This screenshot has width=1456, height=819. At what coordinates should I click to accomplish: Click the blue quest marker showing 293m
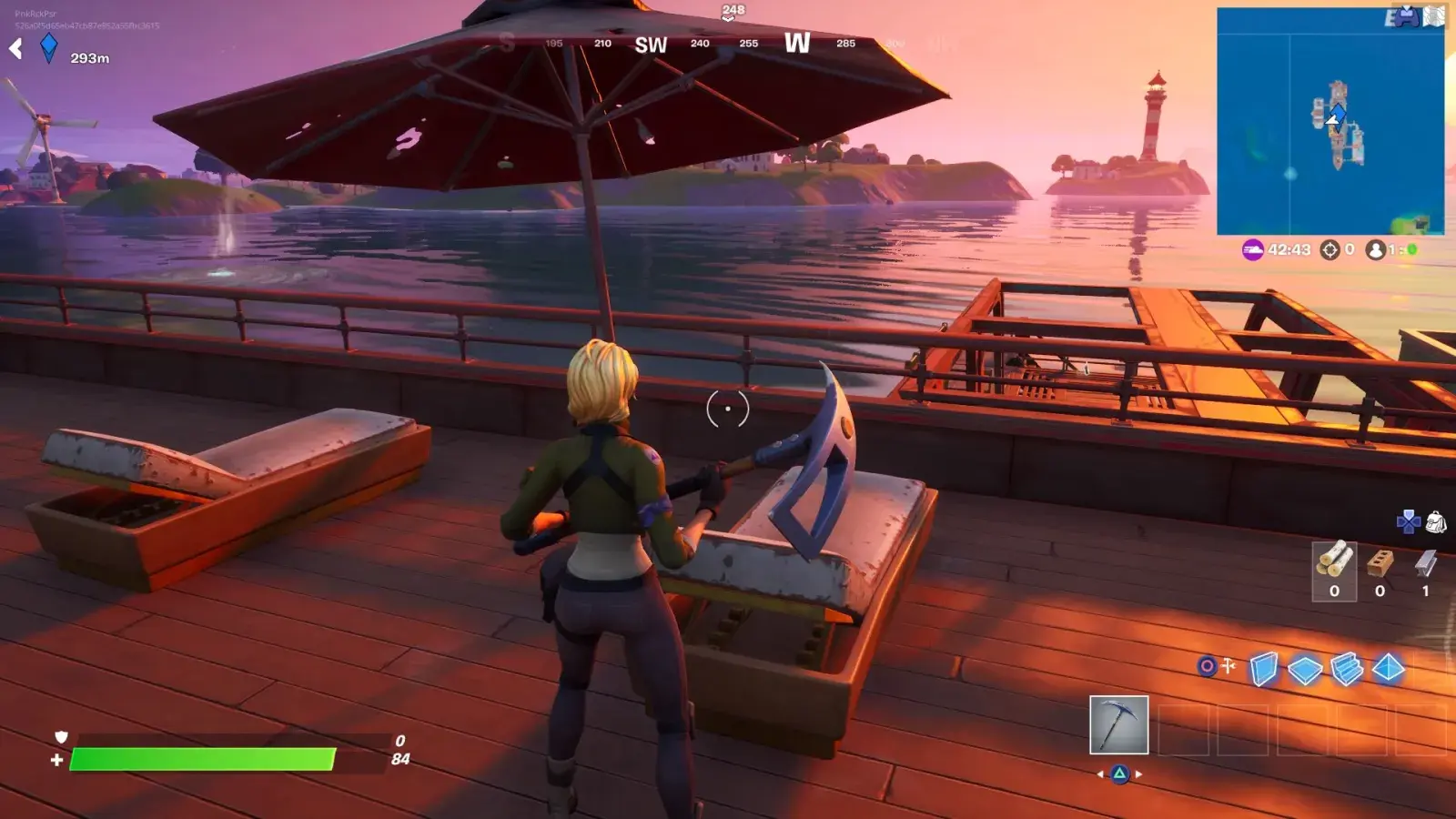pos(49,47)
